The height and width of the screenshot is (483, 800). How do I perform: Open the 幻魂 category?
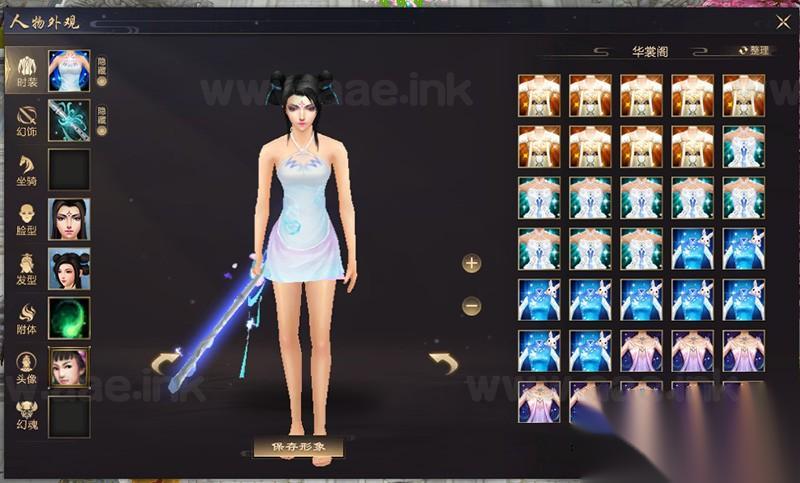click(28, 416)
